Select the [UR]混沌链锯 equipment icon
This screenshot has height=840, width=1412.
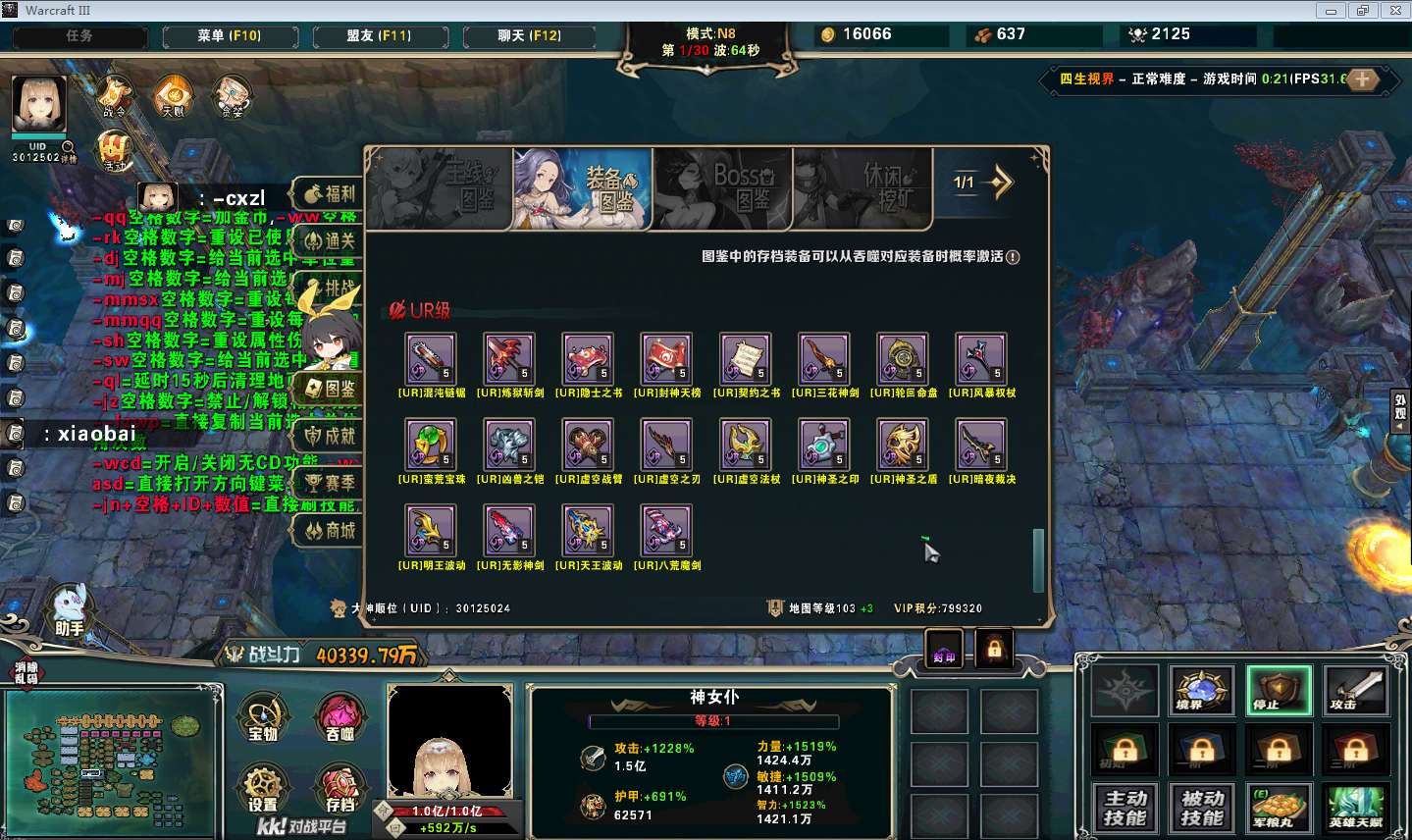431,358
